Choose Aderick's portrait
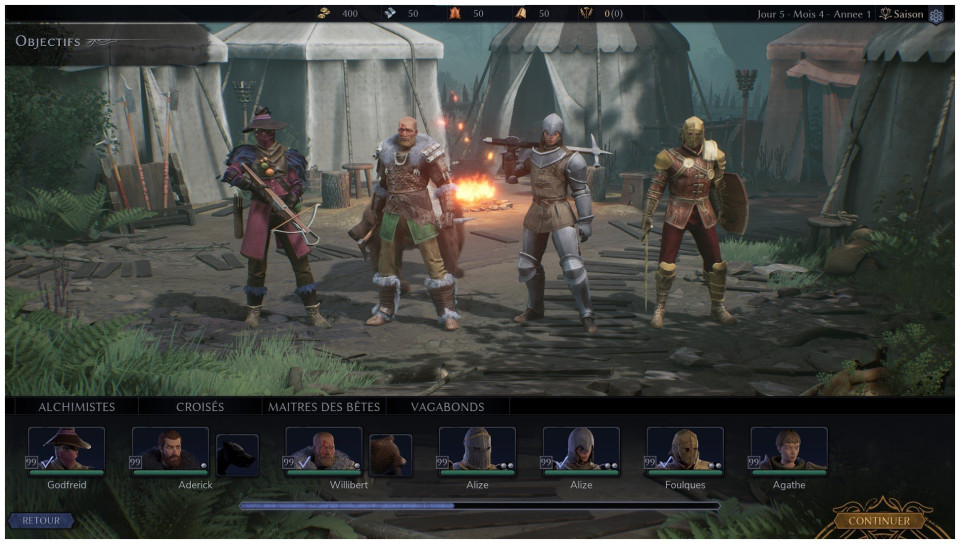 [170, 450]
